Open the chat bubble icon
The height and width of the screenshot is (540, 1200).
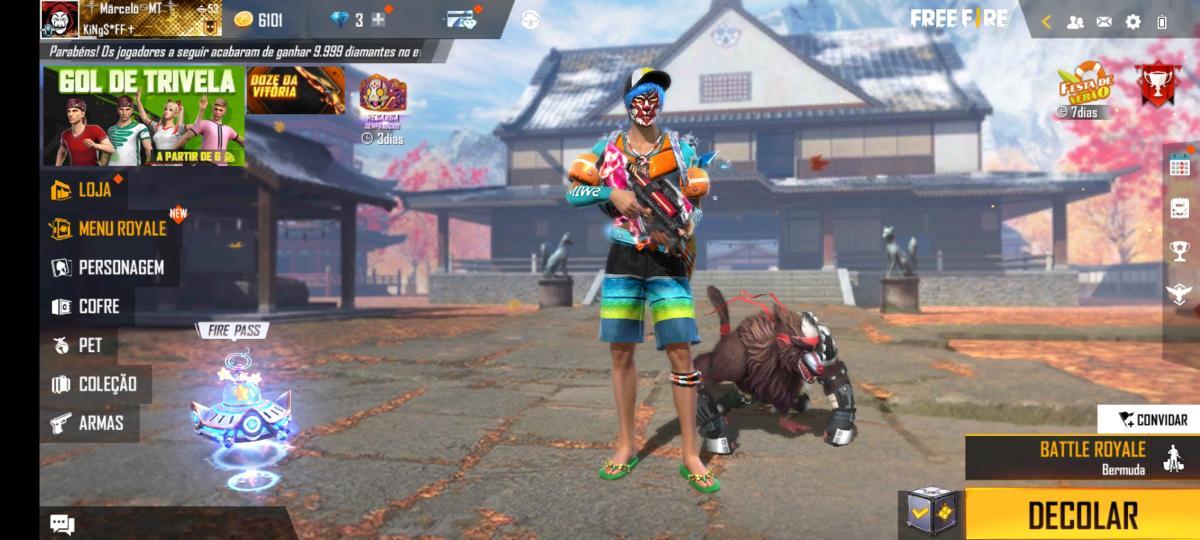(x=62, y=523)
